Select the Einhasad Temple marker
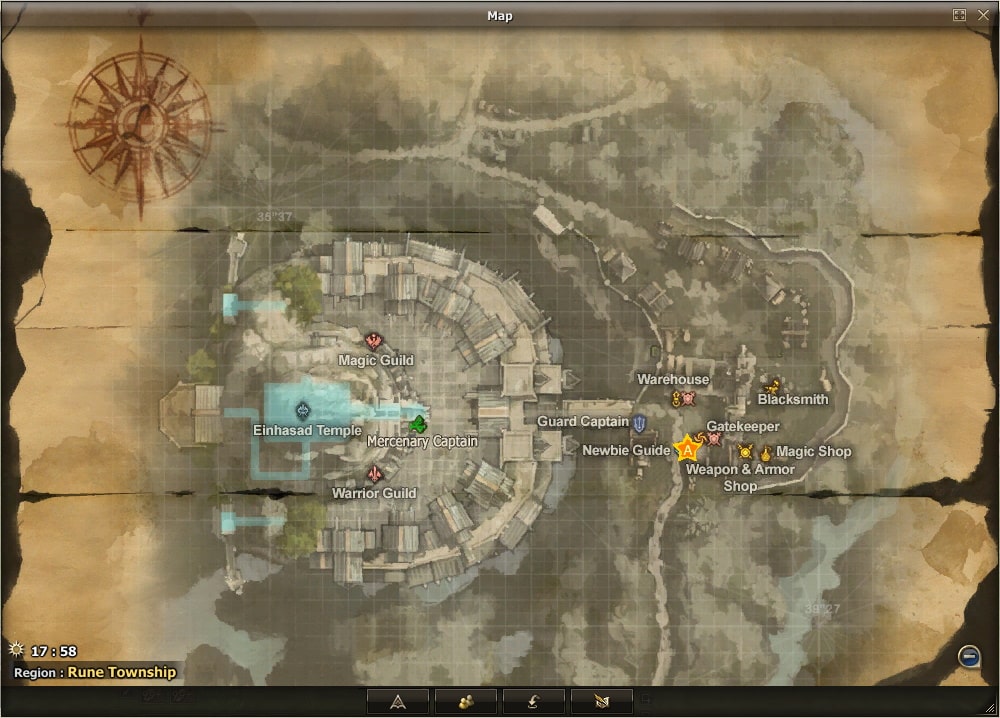Screen dimensions: 1000x718 click(304, 409)
